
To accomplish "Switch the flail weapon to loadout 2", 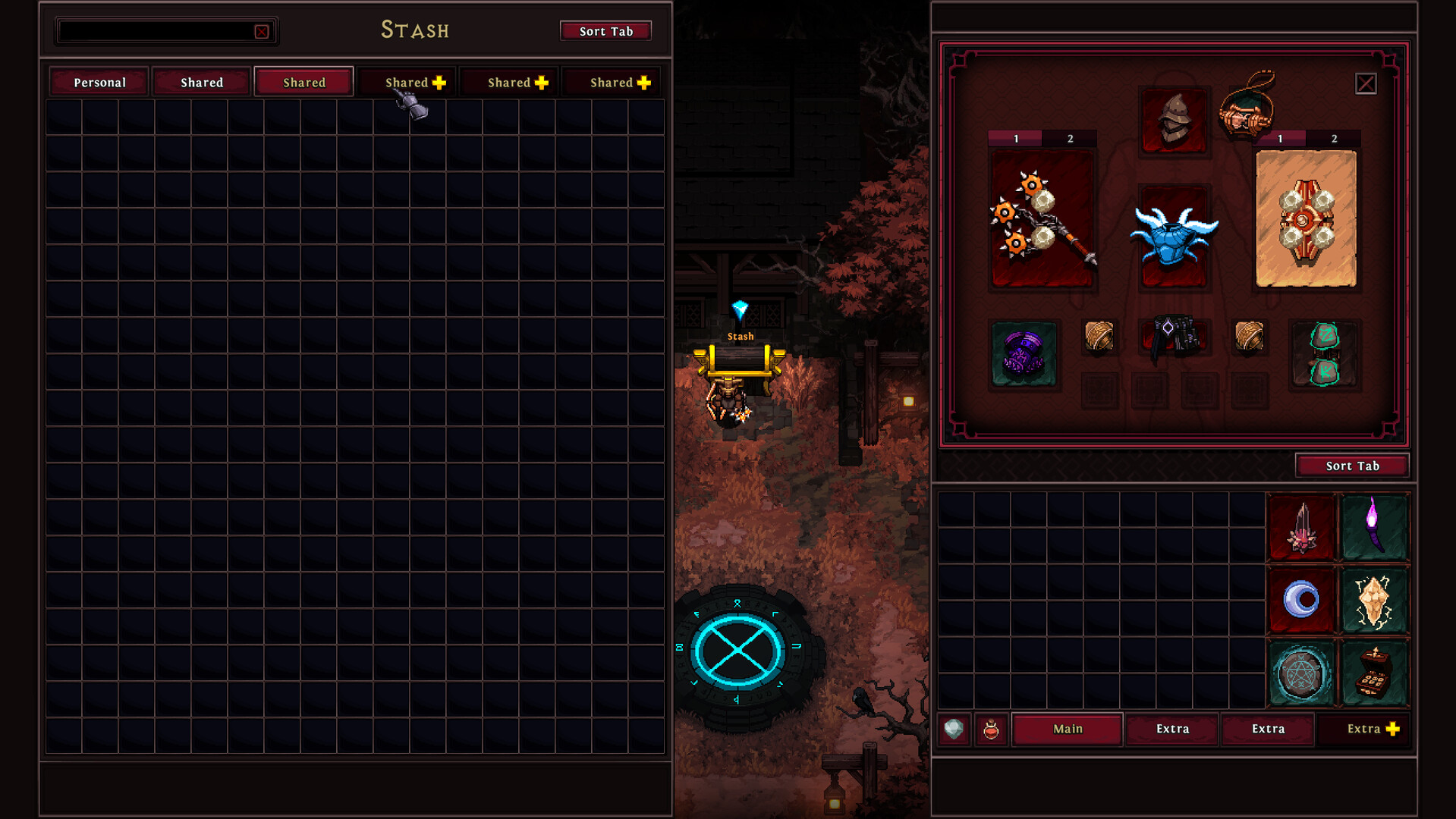I will (x=1070, y=139).
